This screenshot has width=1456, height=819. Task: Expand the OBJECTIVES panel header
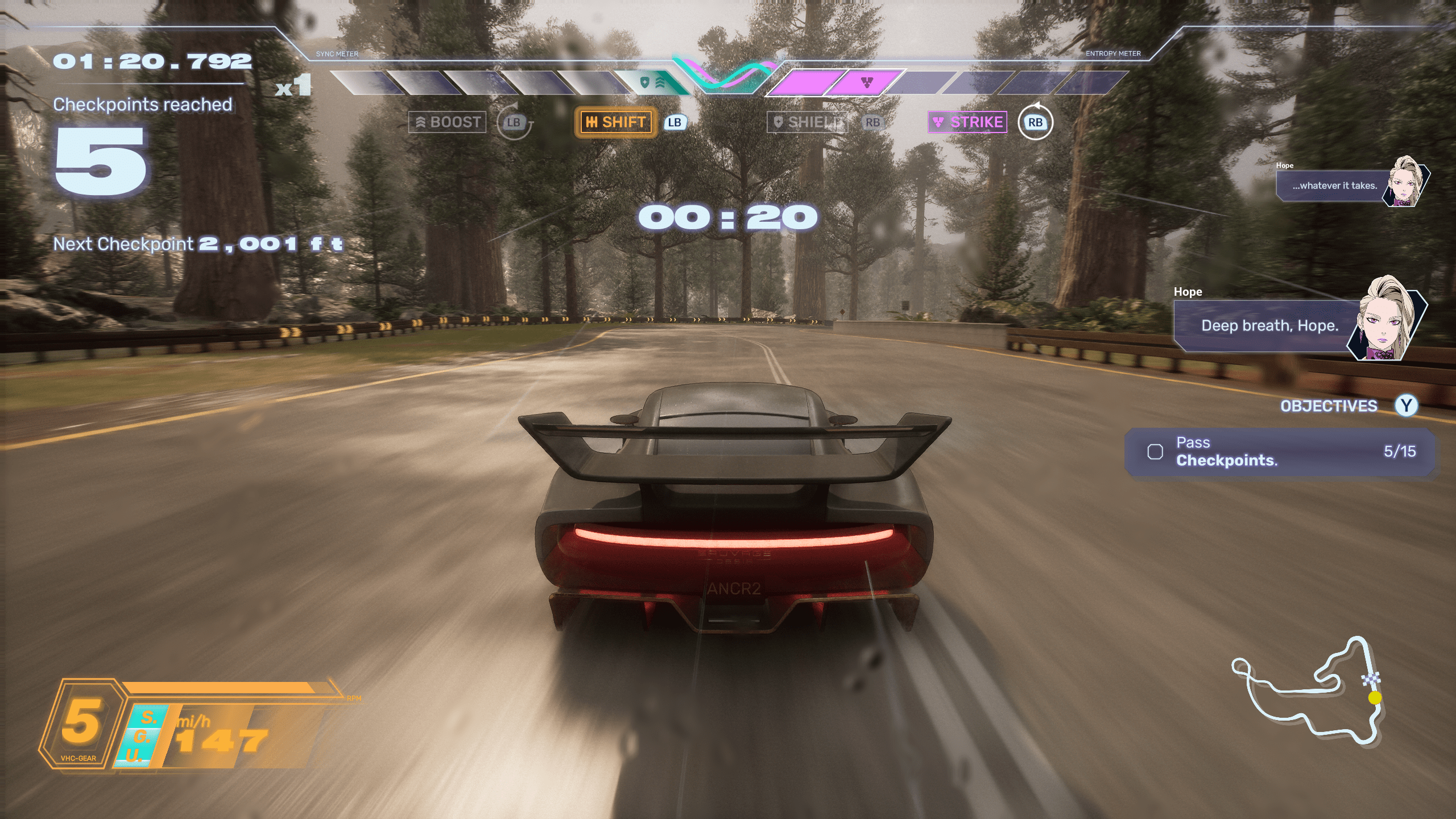click(1329, 406)
